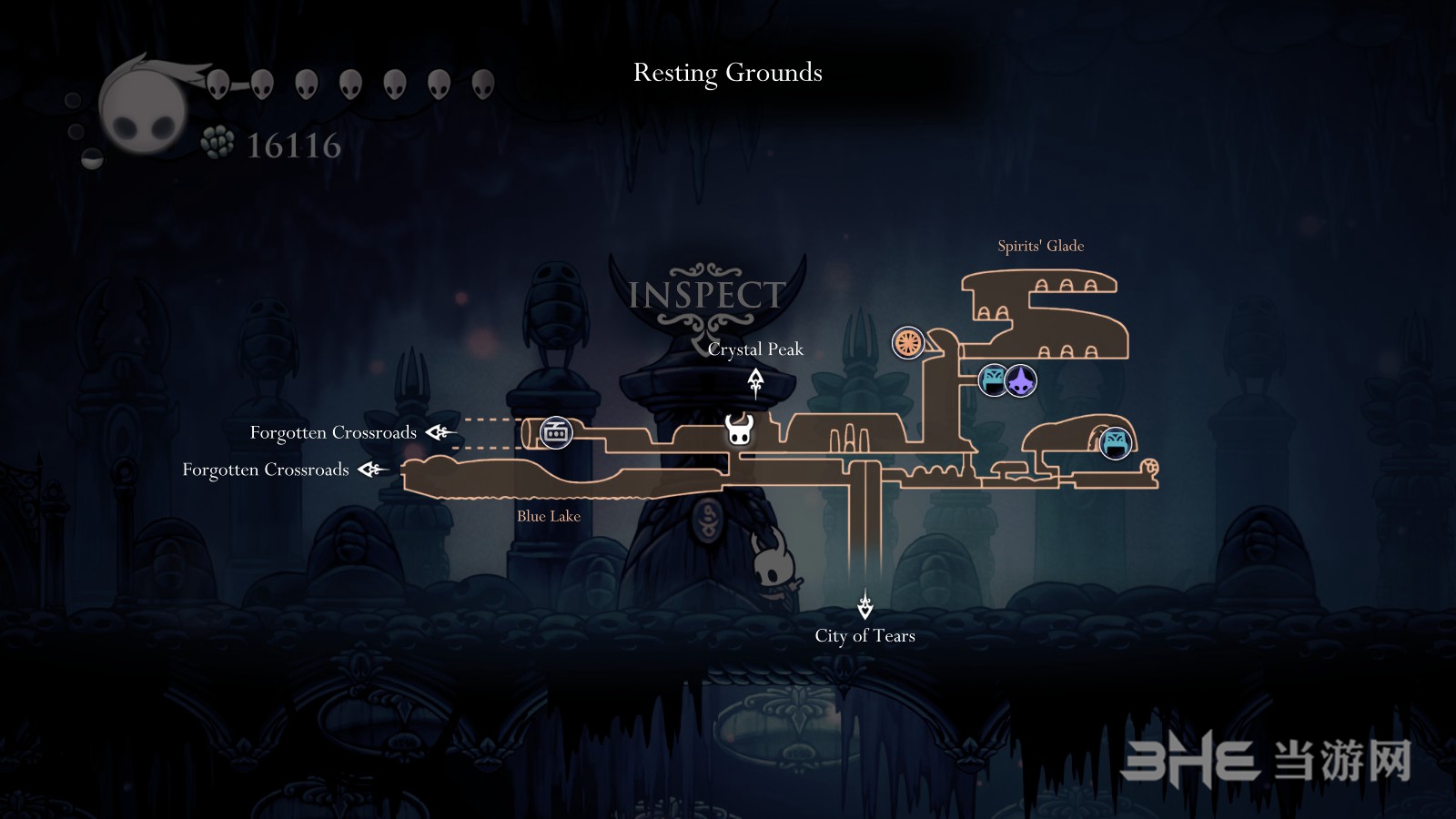
Task: Select the tram station map pin
Action: (x=555, y=433)
